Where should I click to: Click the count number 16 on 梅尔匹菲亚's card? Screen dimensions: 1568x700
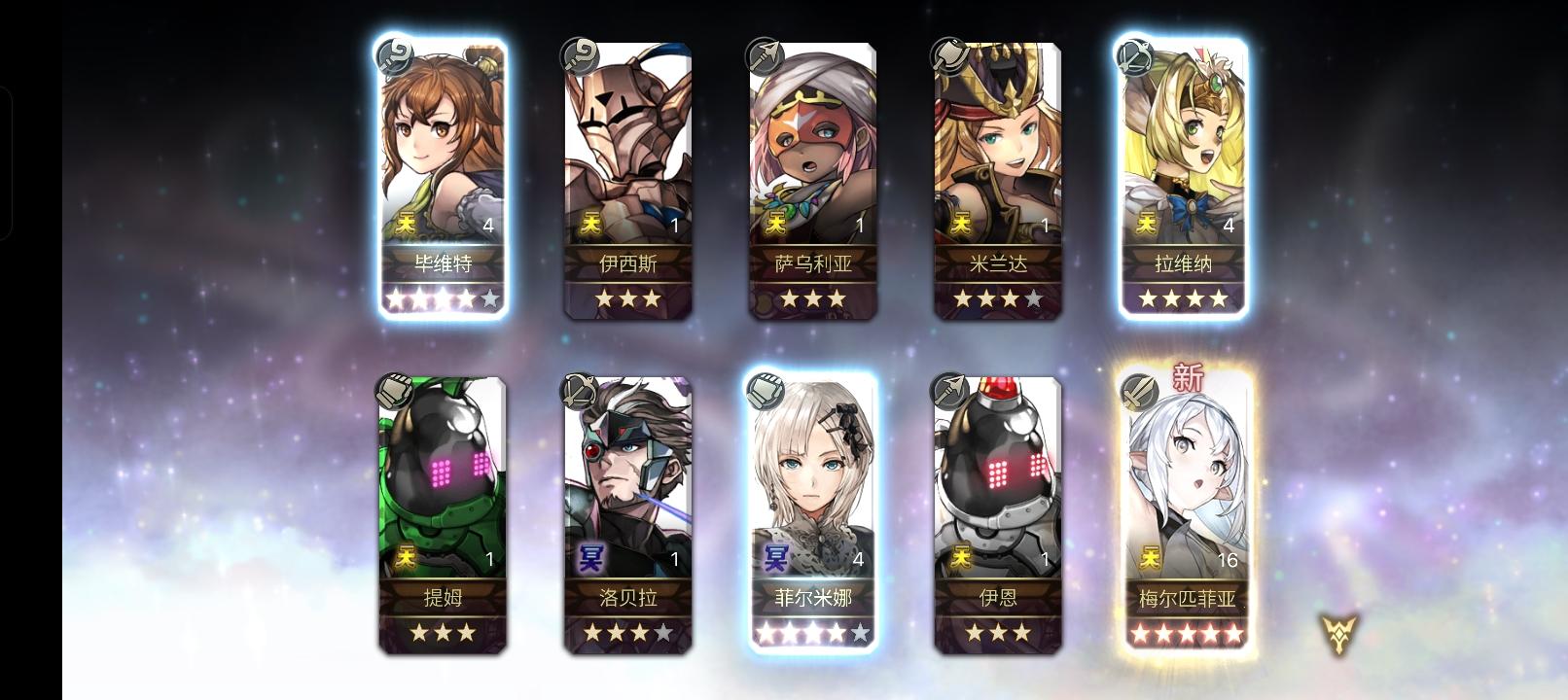1228,559
